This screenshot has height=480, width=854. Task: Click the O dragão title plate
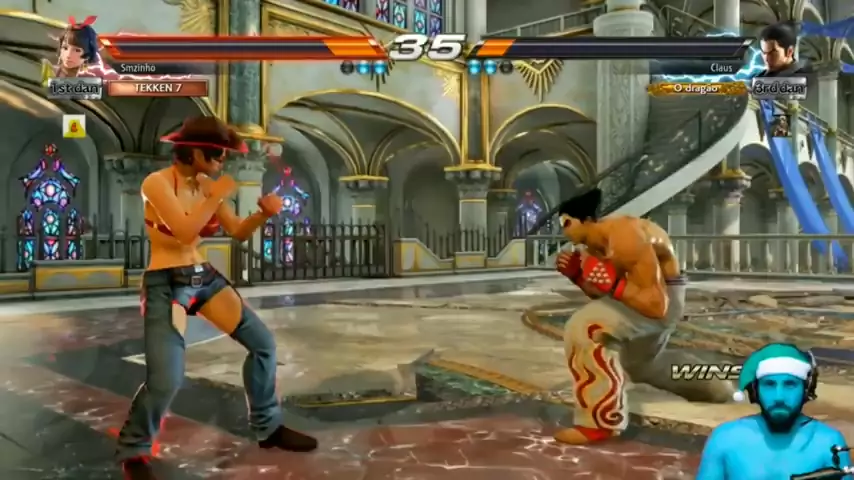[697, 88]
